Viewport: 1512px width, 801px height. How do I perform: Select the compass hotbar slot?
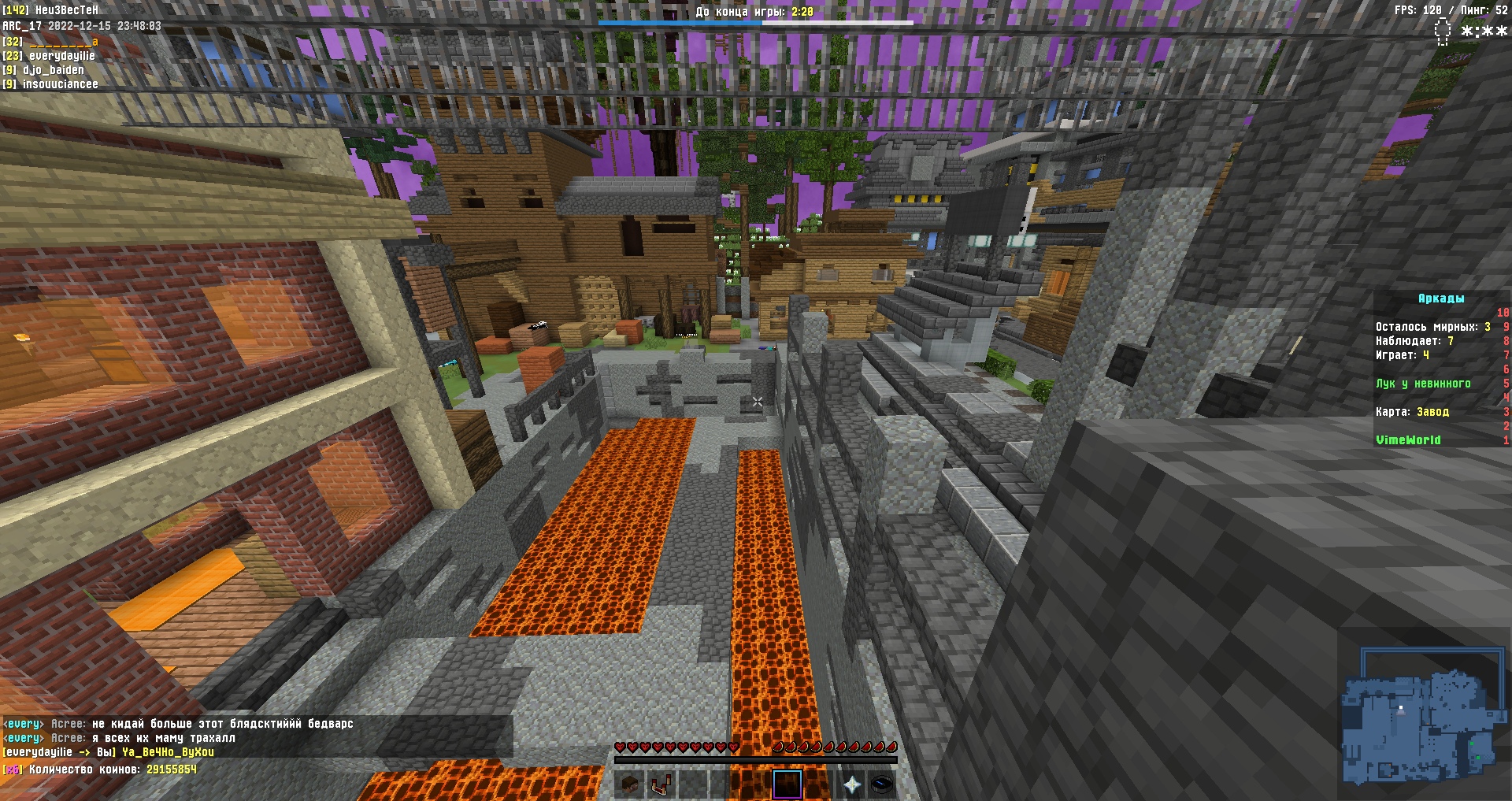pos(883,784)
